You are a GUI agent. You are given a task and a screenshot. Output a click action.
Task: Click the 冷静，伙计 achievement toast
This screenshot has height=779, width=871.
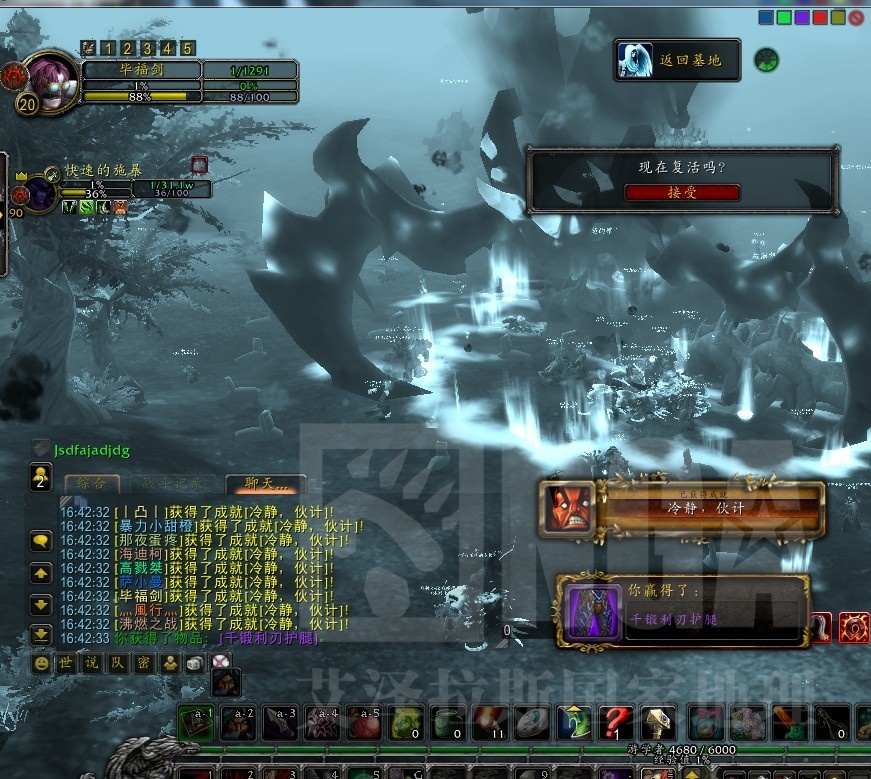(682, 508)
